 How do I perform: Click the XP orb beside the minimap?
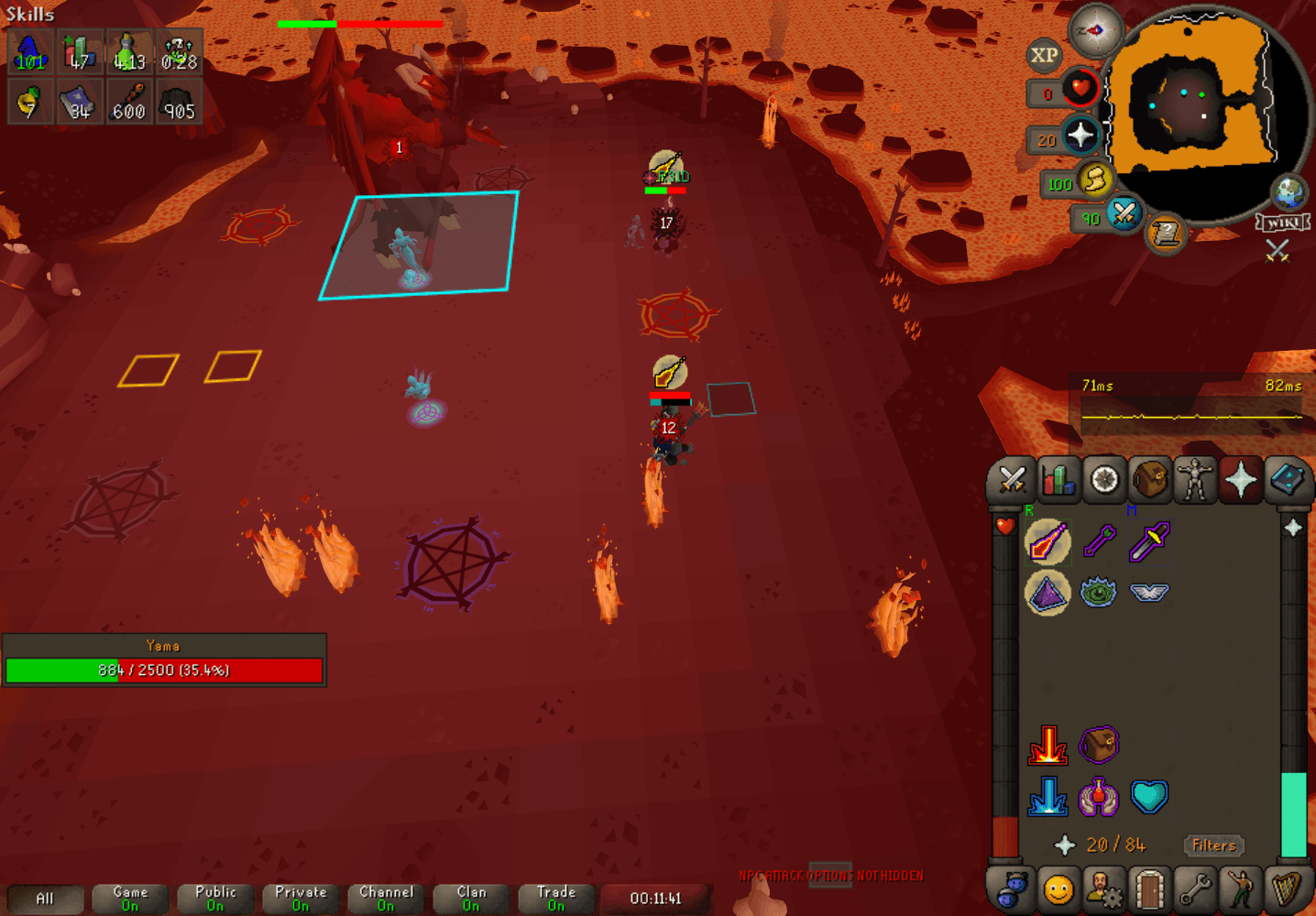pos(1042,57)
